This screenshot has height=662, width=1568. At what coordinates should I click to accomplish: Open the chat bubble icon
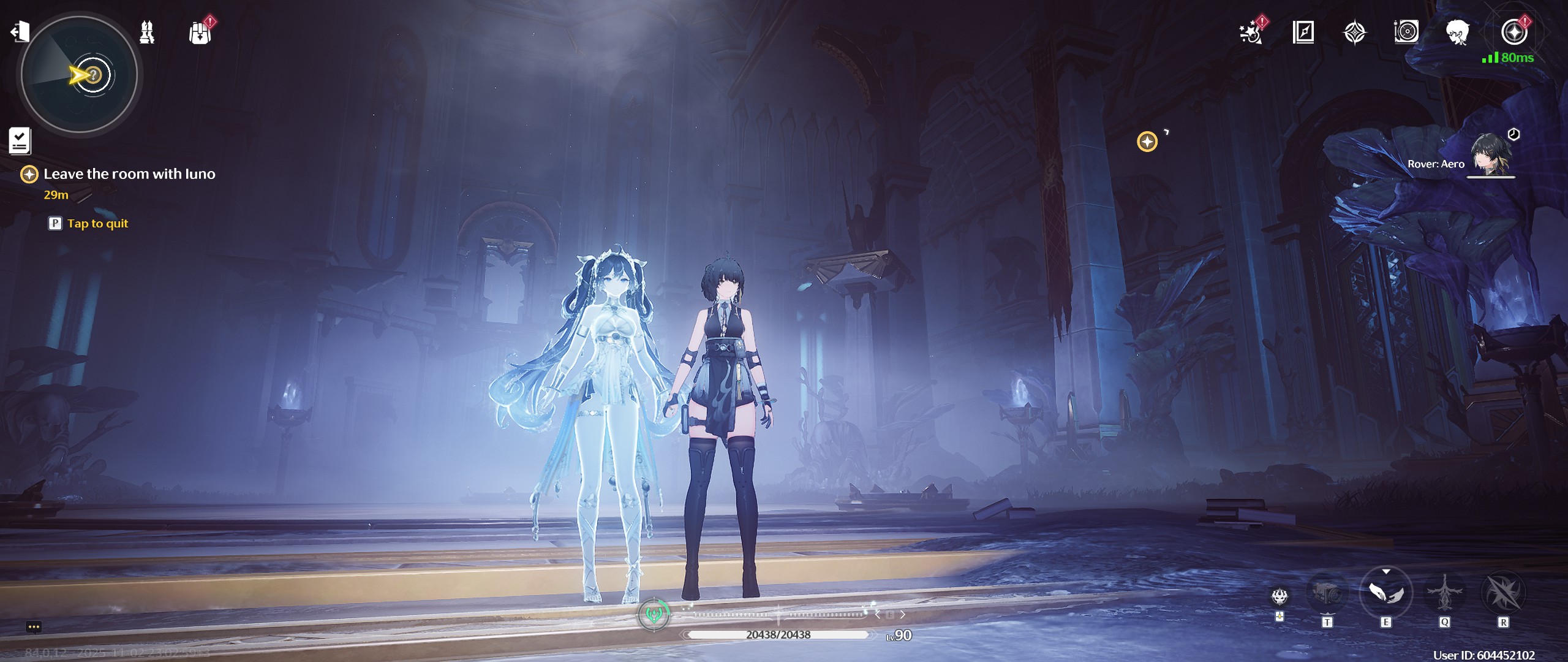[x=34, y=626]
